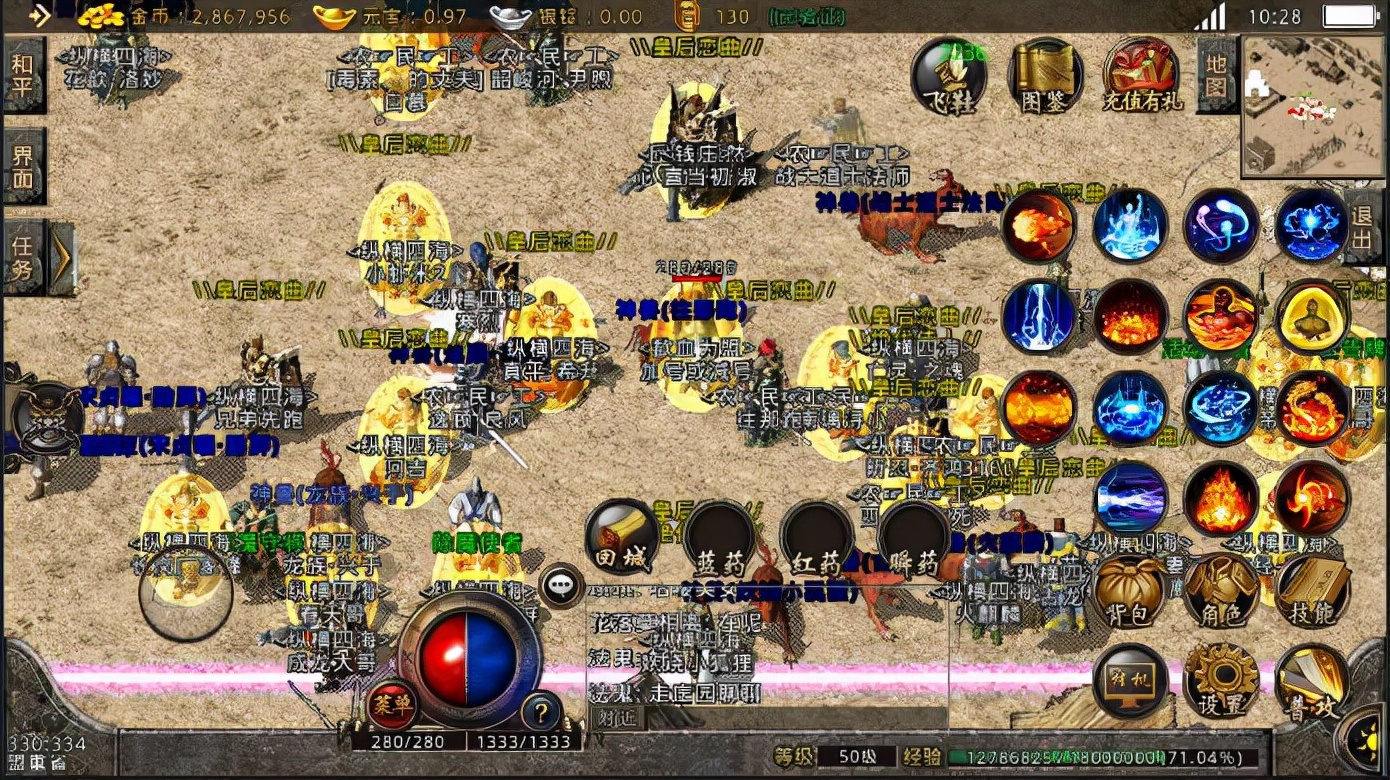Click the question mark help button
This screenshot has width=1390, height=780.
click(541, 711)
